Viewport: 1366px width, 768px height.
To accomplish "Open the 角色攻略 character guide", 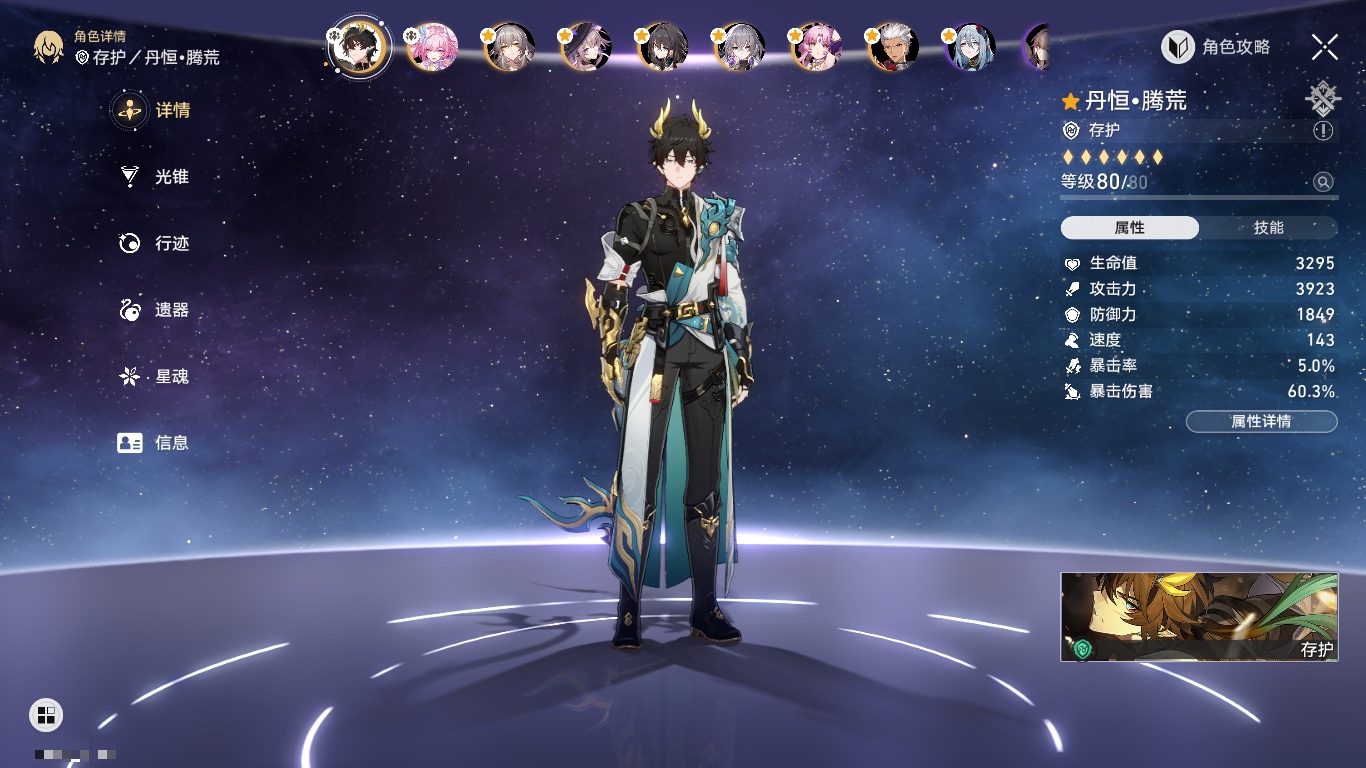I will pyautogui.click(x=1216, y=47).
